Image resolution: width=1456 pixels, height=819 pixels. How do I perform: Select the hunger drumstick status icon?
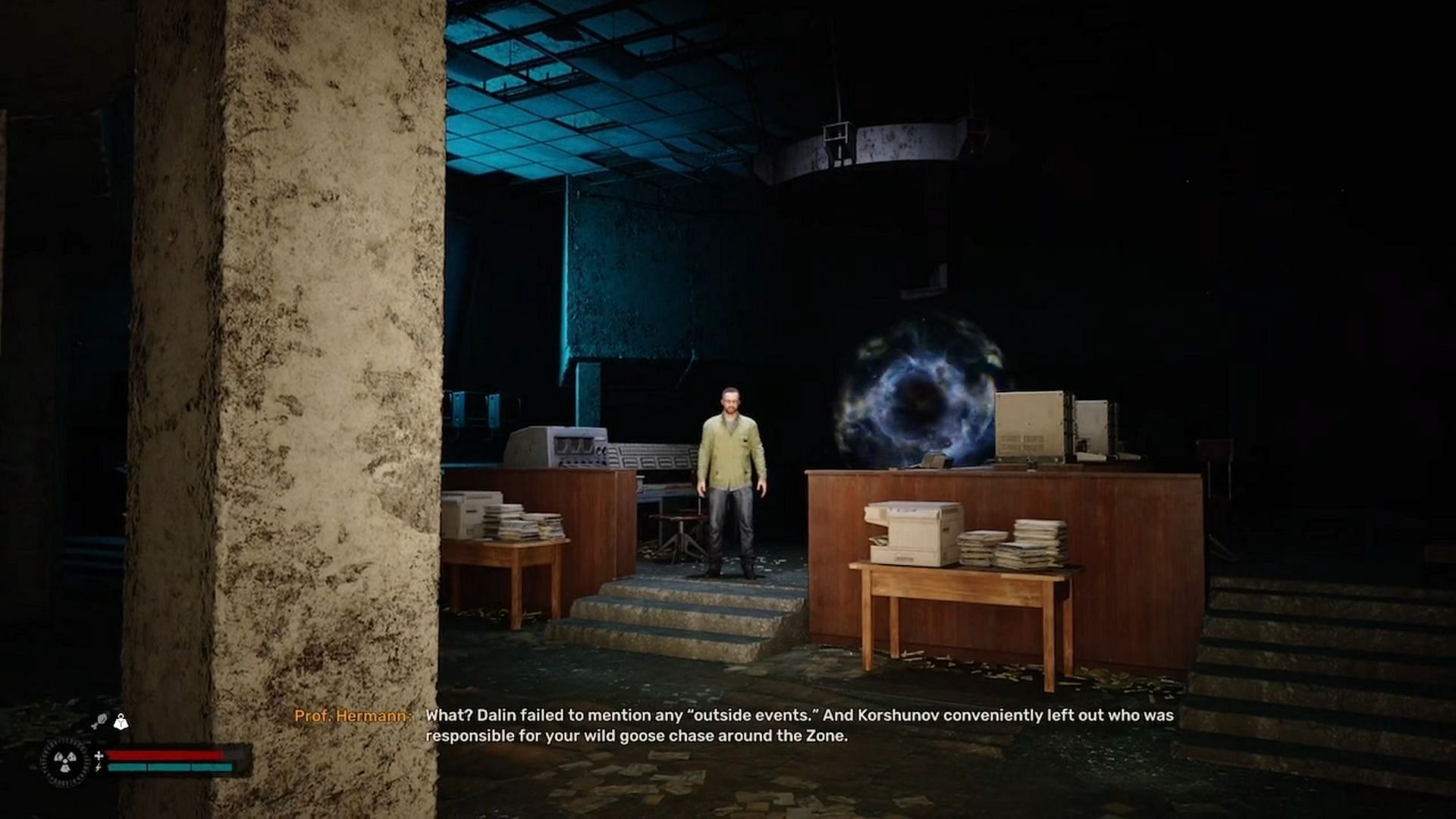pyautogui.click(x=100, y=721)
